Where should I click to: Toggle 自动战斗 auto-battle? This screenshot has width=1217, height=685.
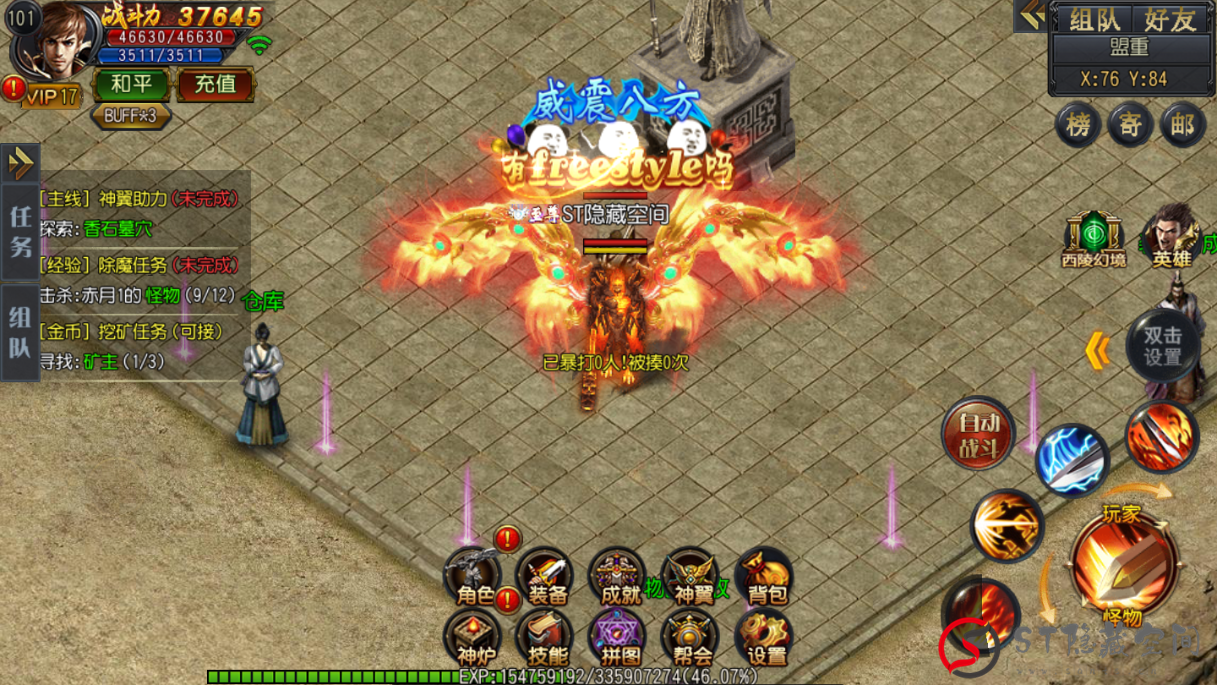click(x=979, y=435)
